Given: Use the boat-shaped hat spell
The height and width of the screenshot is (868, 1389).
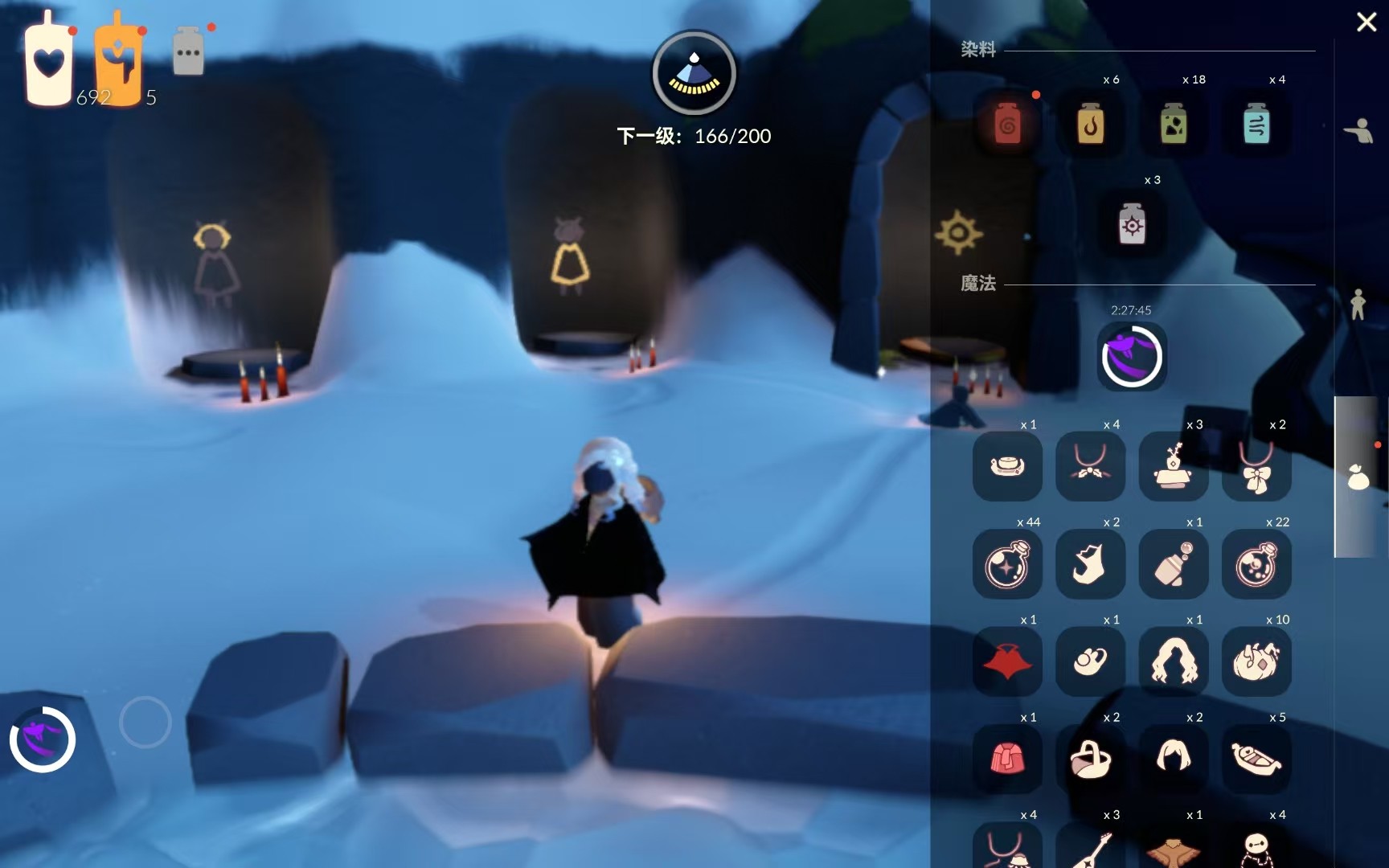Looking at the screenshot, I should pyautogui.click(x=1007, y=466).
